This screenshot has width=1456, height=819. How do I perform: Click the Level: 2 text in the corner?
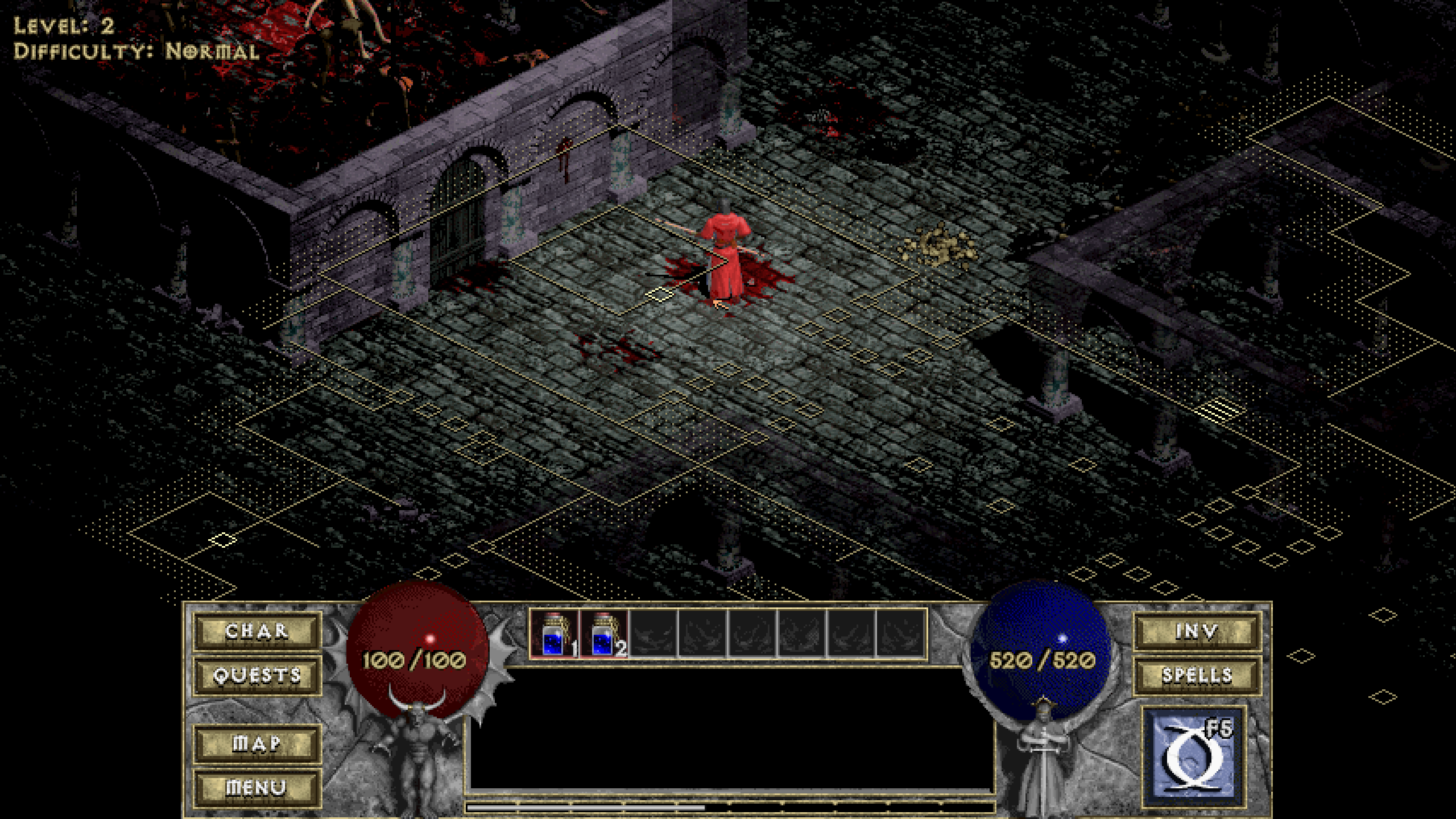click(x=63, y=26)
